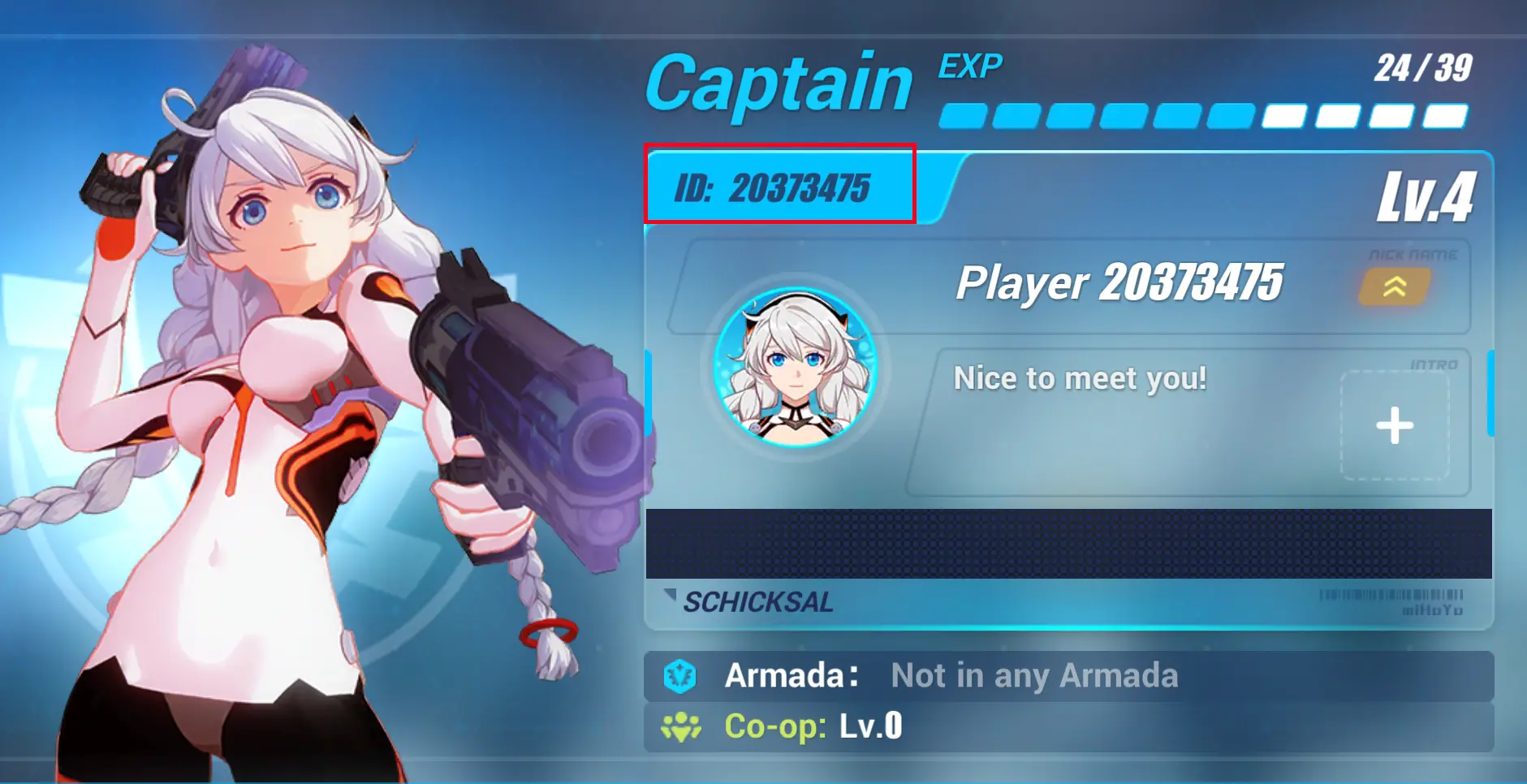Open the Armada info row

1068,676
